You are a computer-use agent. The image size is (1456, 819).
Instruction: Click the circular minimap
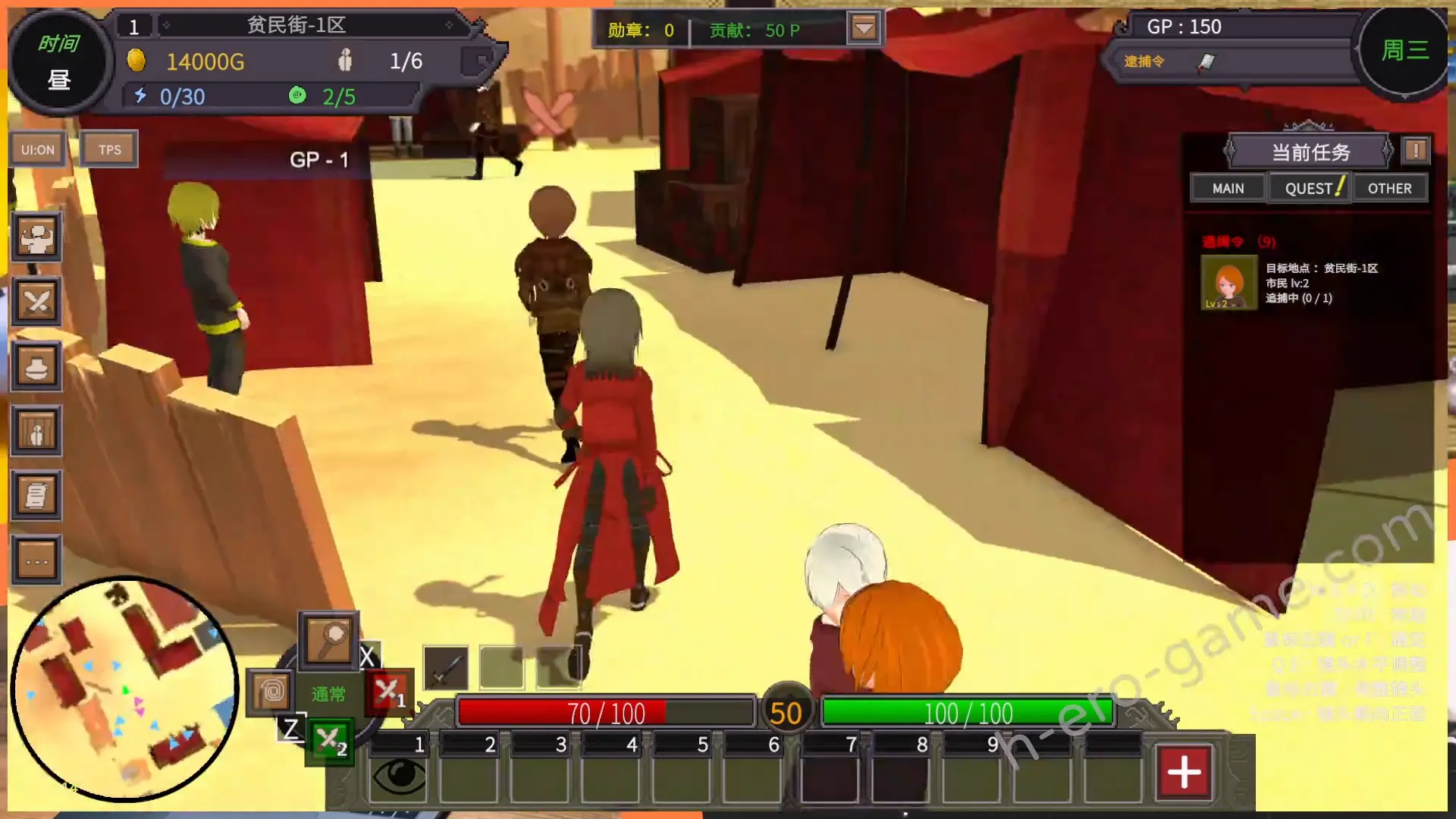[125, 689]
